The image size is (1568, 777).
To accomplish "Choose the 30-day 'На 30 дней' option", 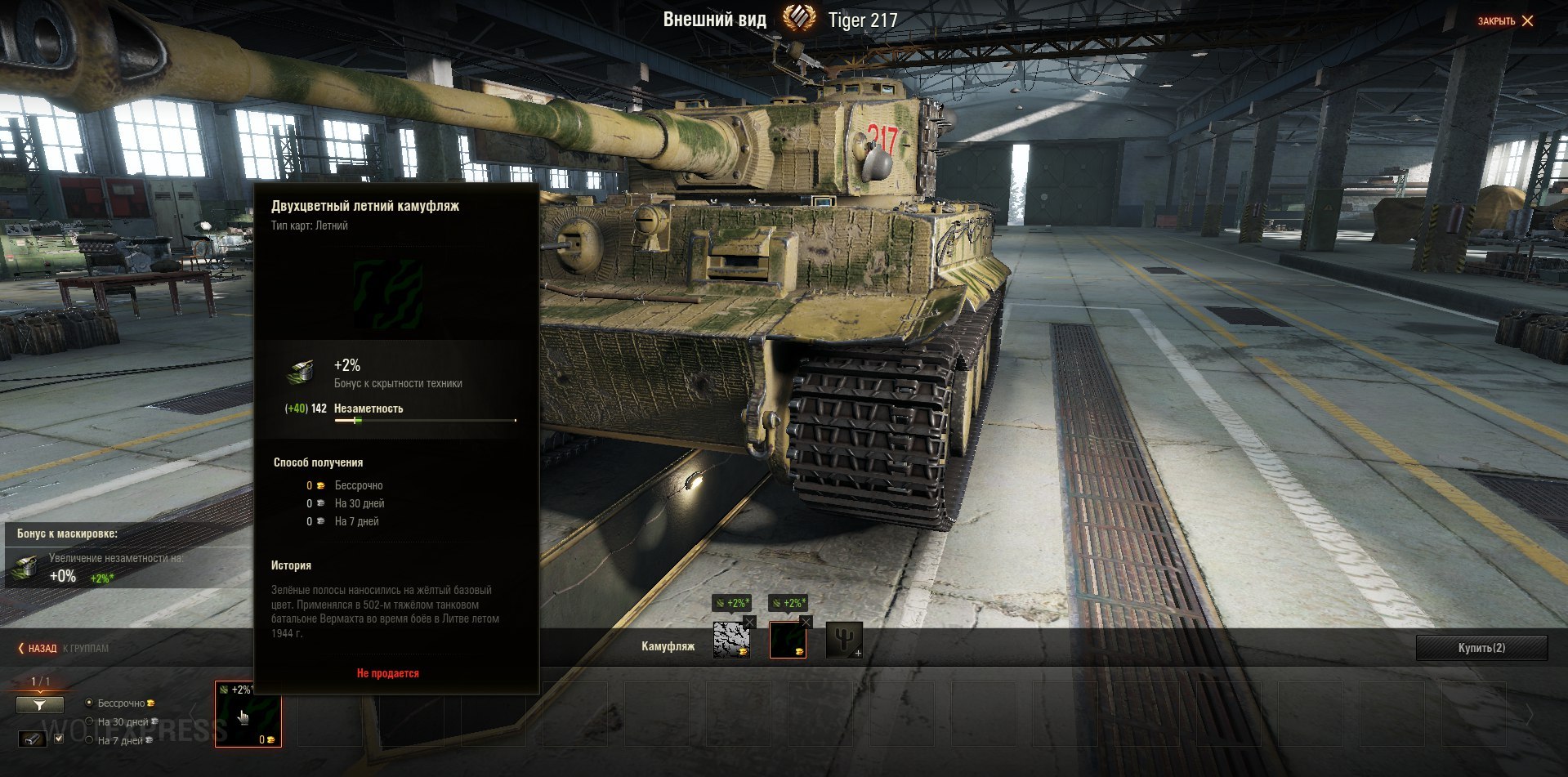I will [90, 721].
